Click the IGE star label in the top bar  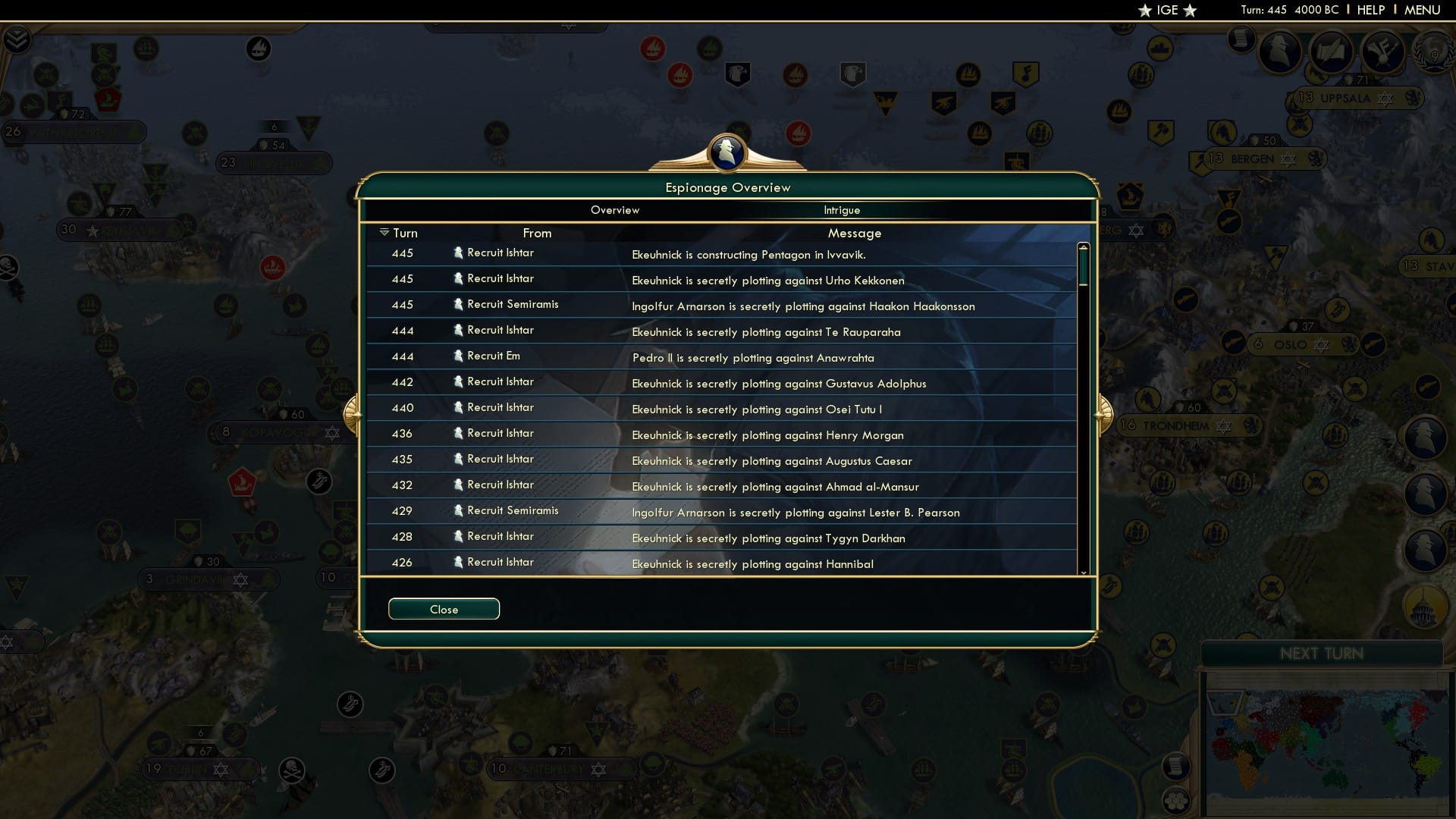tap(1166, 11)
